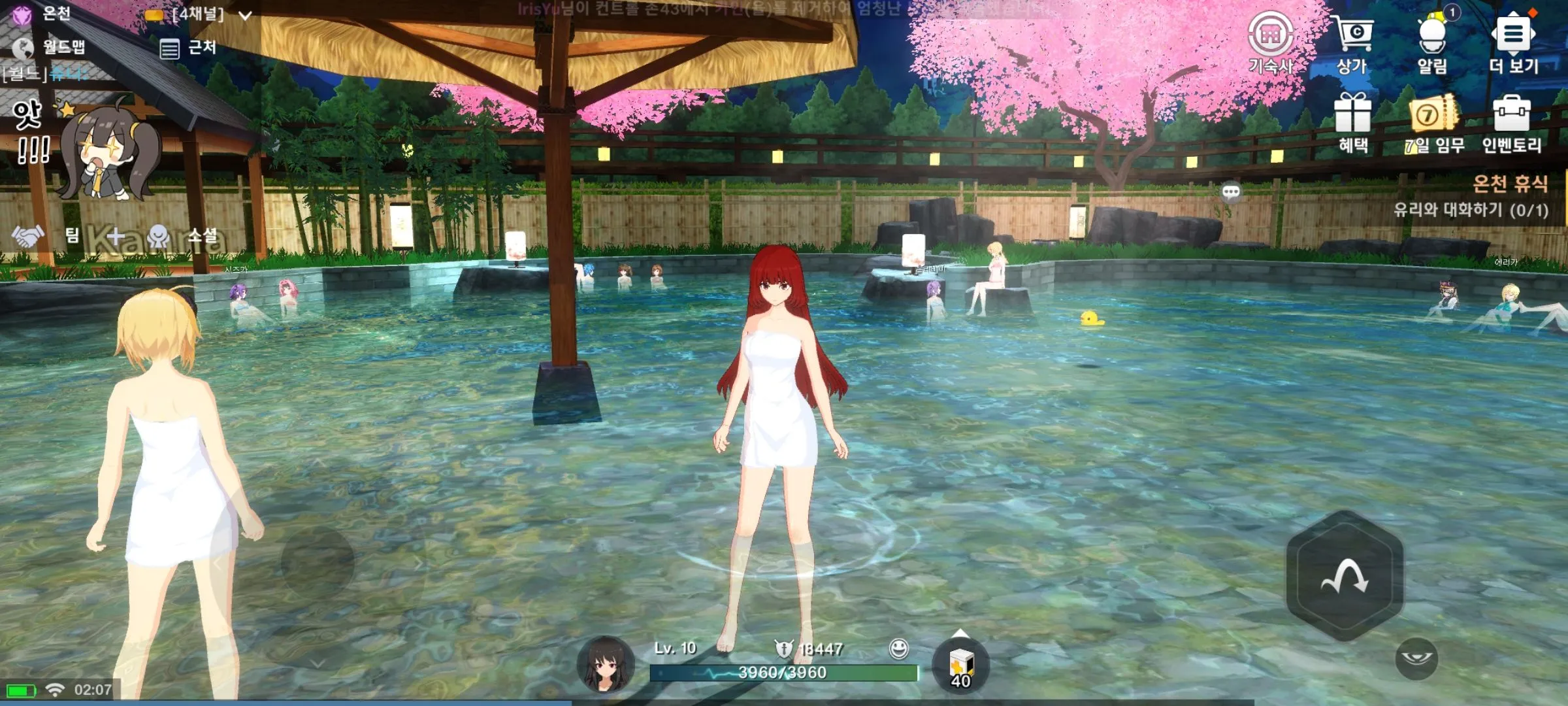Check the 알림 notifications
Screen dimensions: 1568x706
pyautogui.click(x=1432, y=40)
